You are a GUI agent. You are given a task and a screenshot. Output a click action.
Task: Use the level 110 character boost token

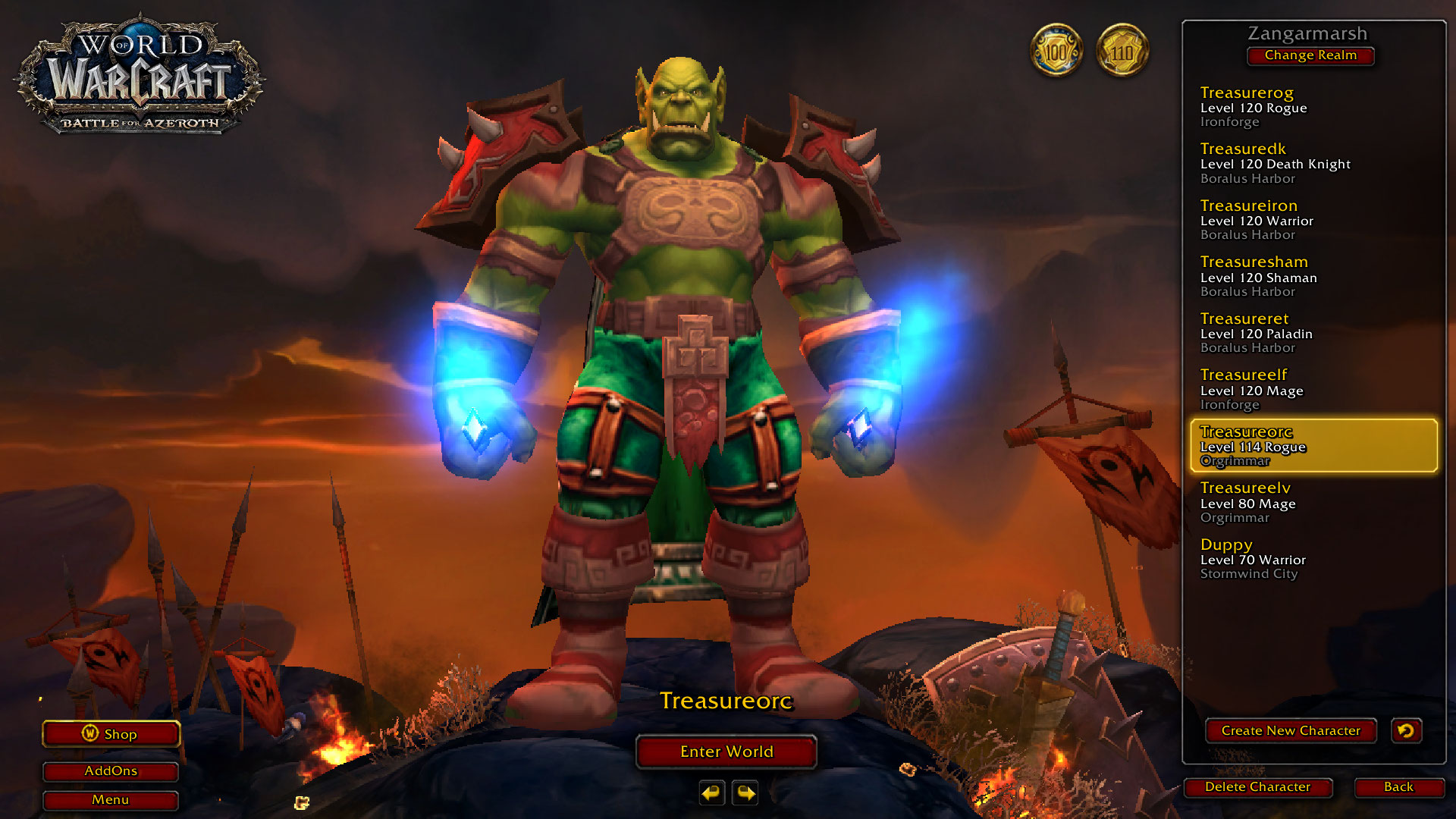coord(1122,52)
